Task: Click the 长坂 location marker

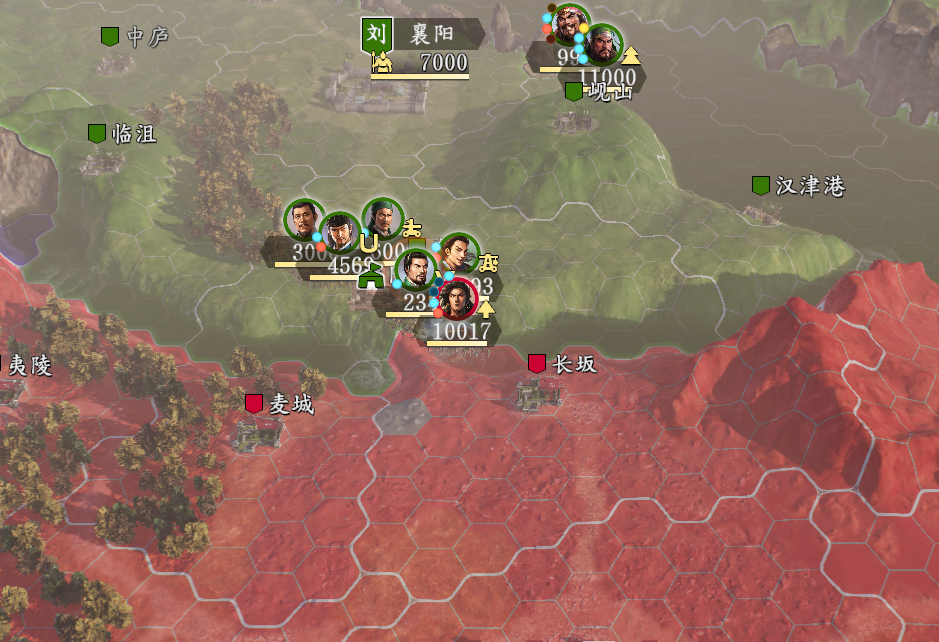Action: click(538, 364)
